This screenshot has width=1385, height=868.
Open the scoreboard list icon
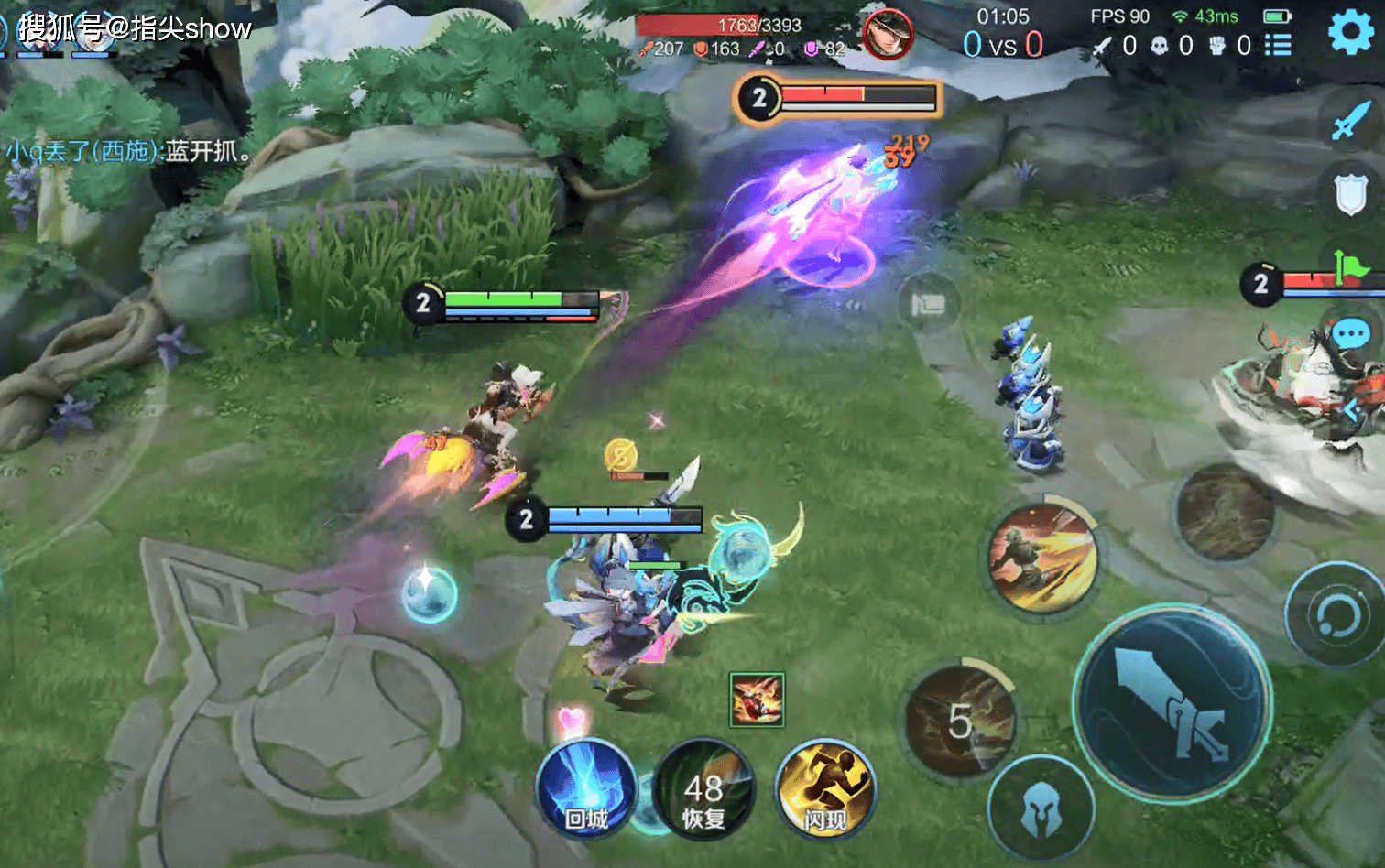1278,45
